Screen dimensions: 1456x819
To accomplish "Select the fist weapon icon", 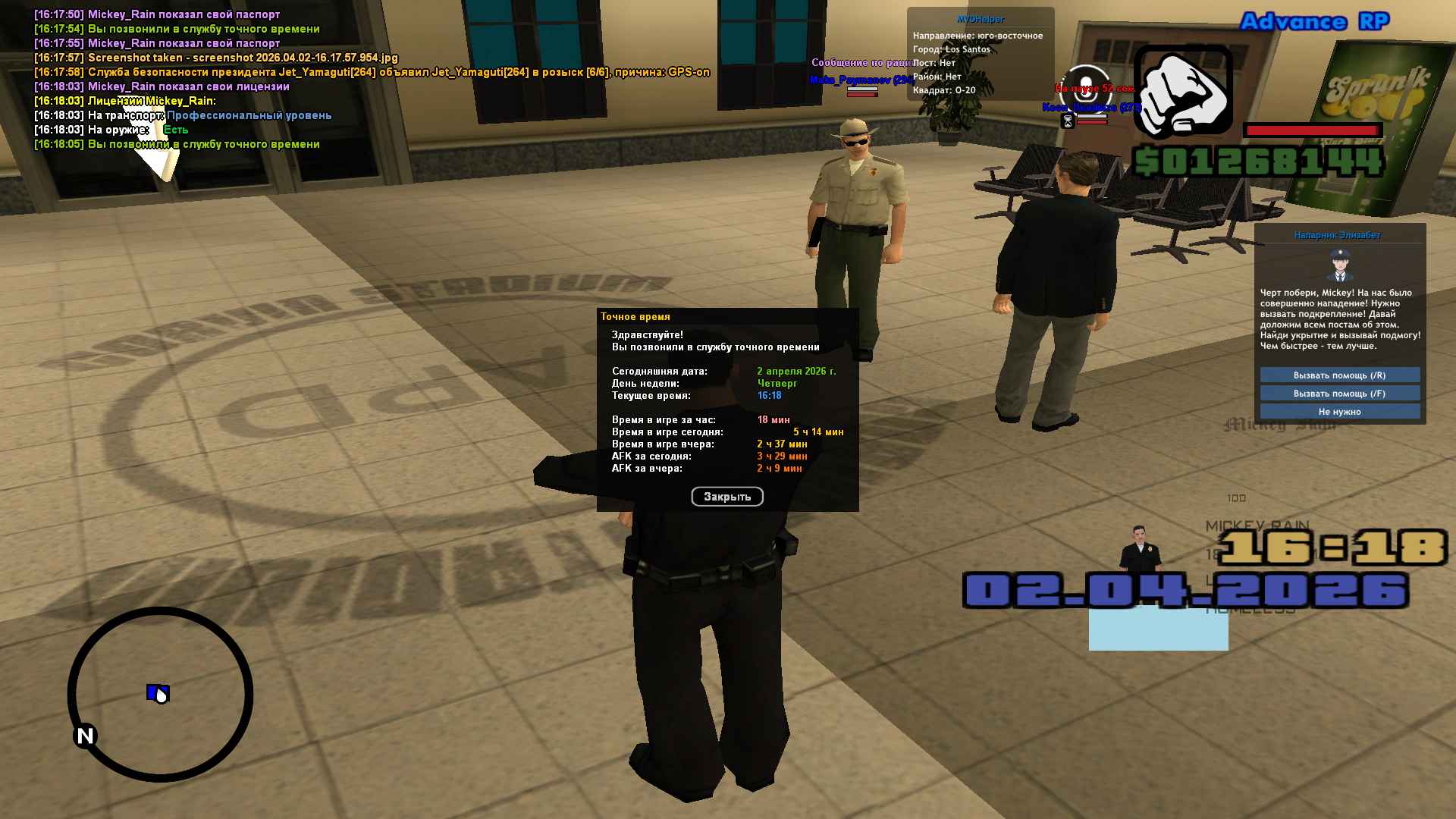I will click(1182, 93).
